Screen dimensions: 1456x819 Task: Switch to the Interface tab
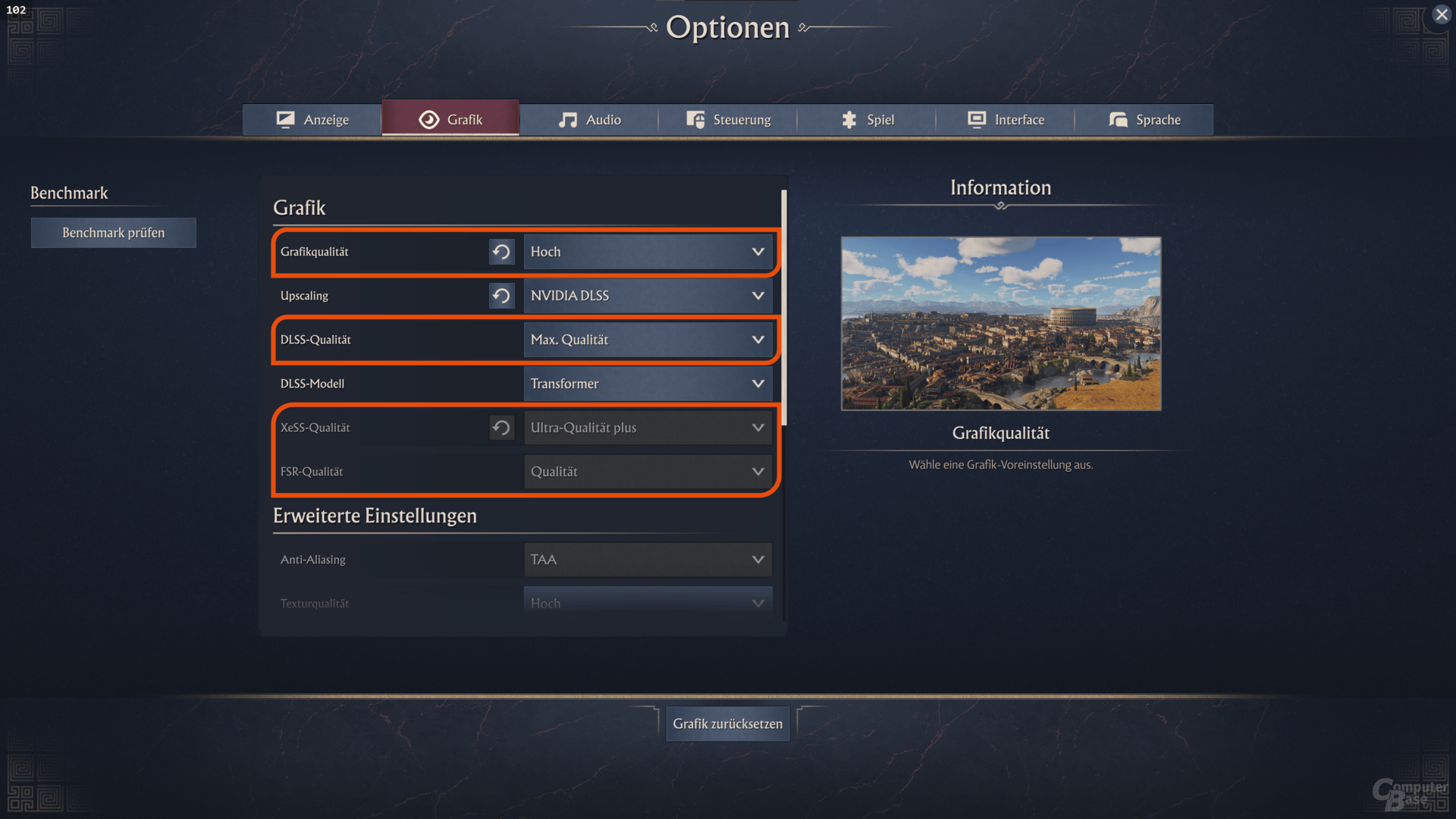[x=1006, y=120]
